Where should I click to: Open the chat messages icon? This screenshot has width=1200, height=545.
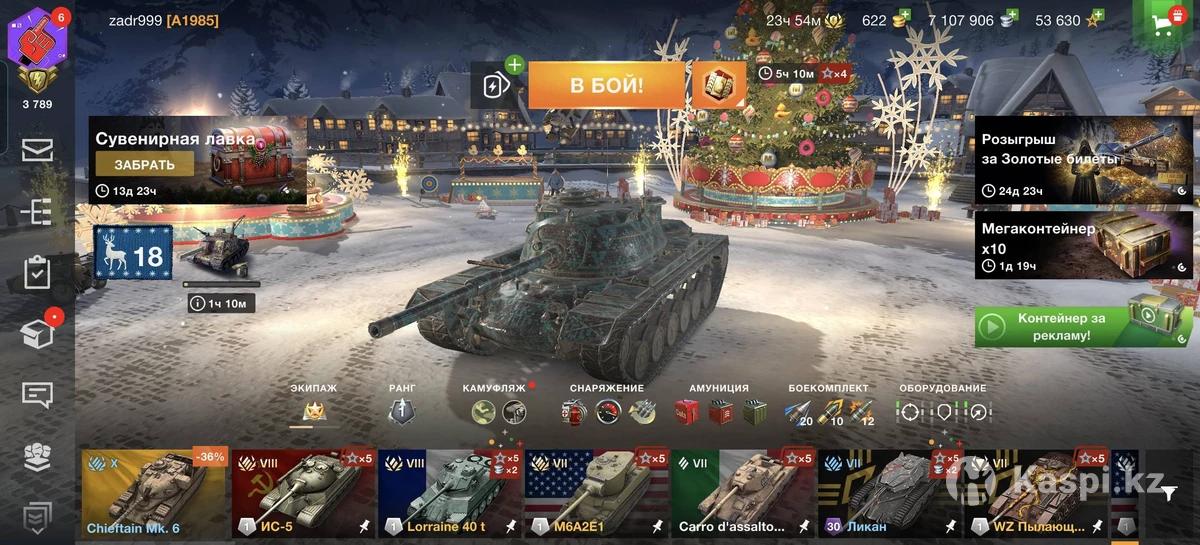(37, 395)
